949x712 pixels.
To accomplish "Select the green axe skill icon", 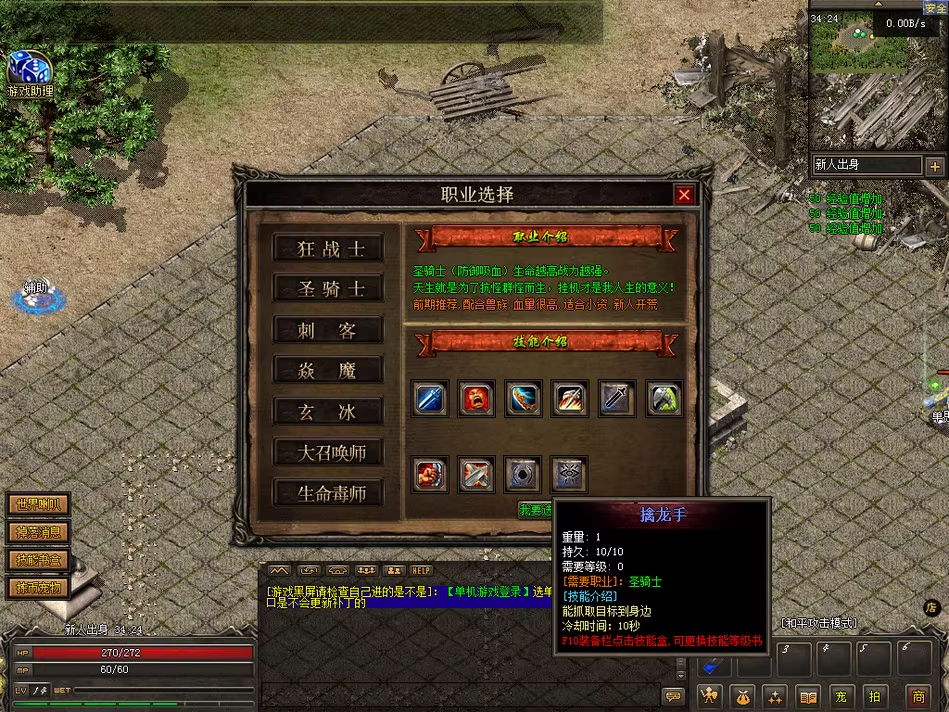I will [664, 398].
